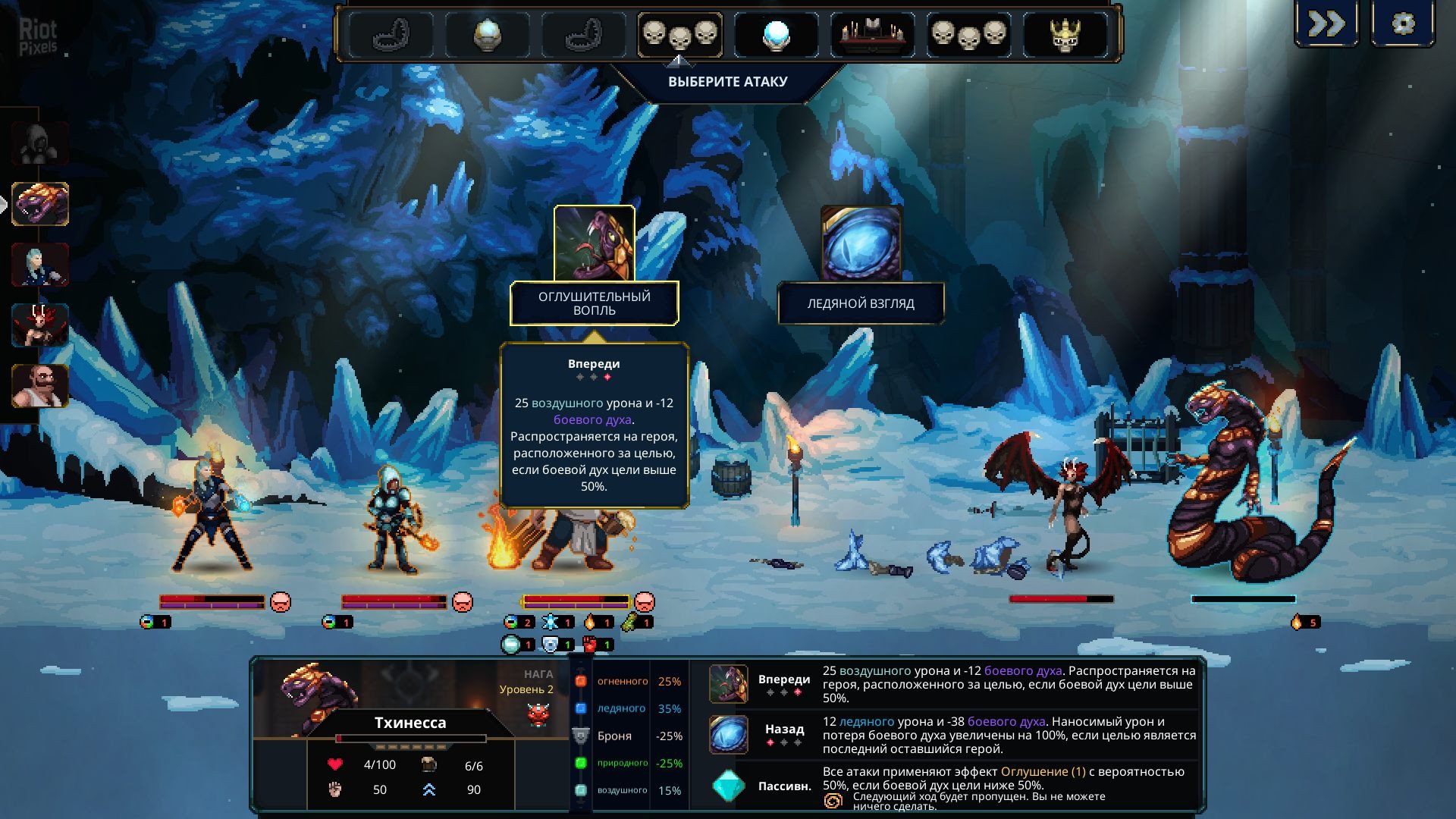Pick the red succubus turn portrait
The height and width of the screenshot is (819, 1456).
[x=40, y=325]
